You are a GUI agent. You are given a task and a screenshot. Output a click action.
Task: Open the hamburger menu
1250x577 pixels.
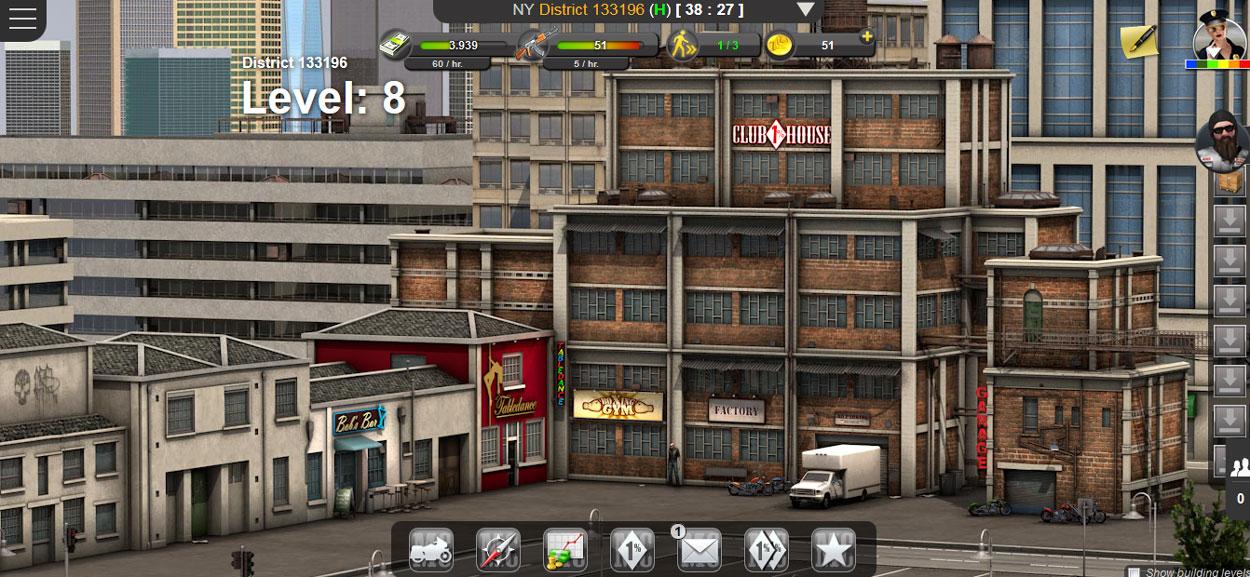pyautogui.click(x=21, y=19)
